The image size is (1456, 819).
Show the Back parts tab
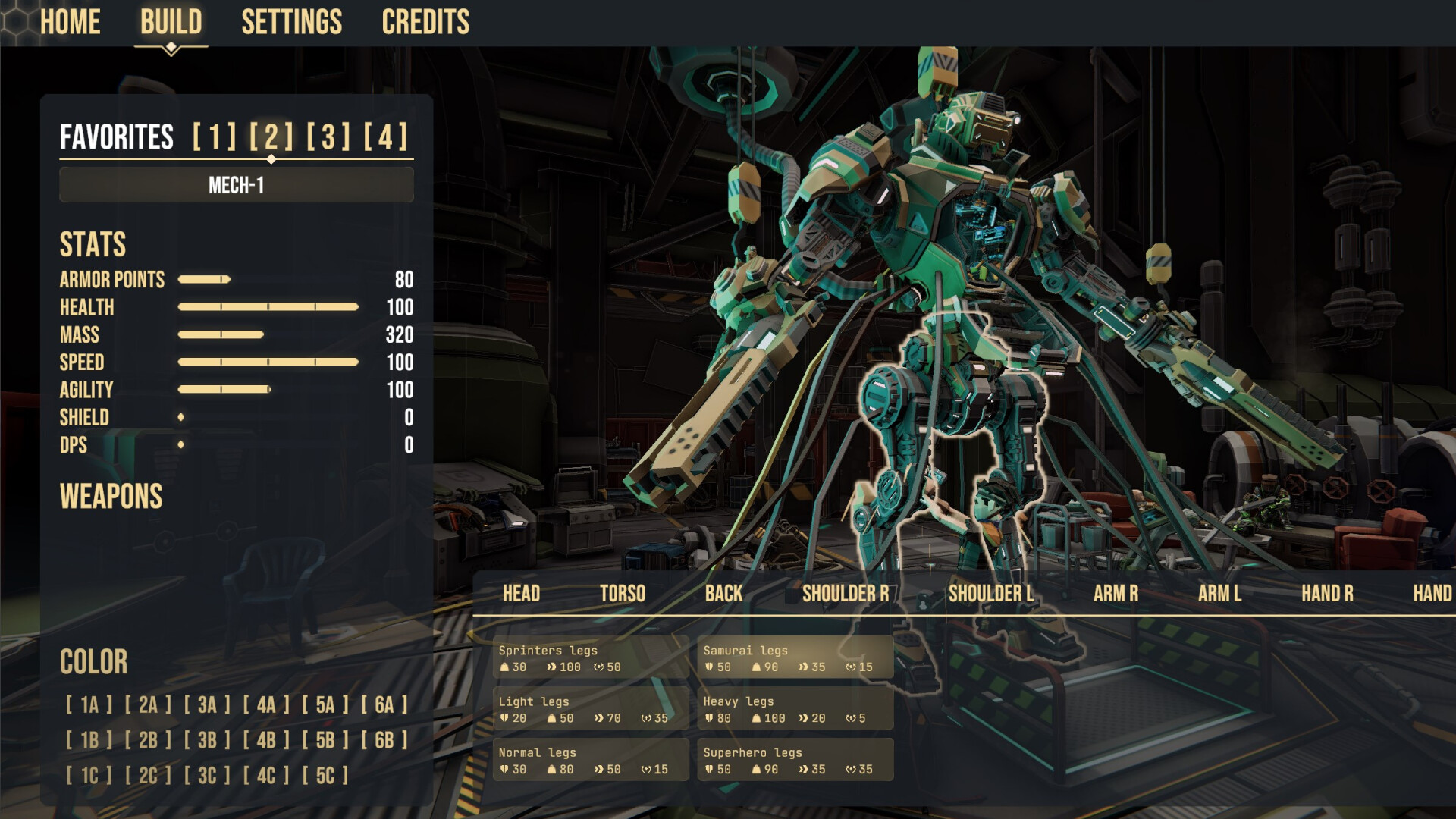(723, 594)
